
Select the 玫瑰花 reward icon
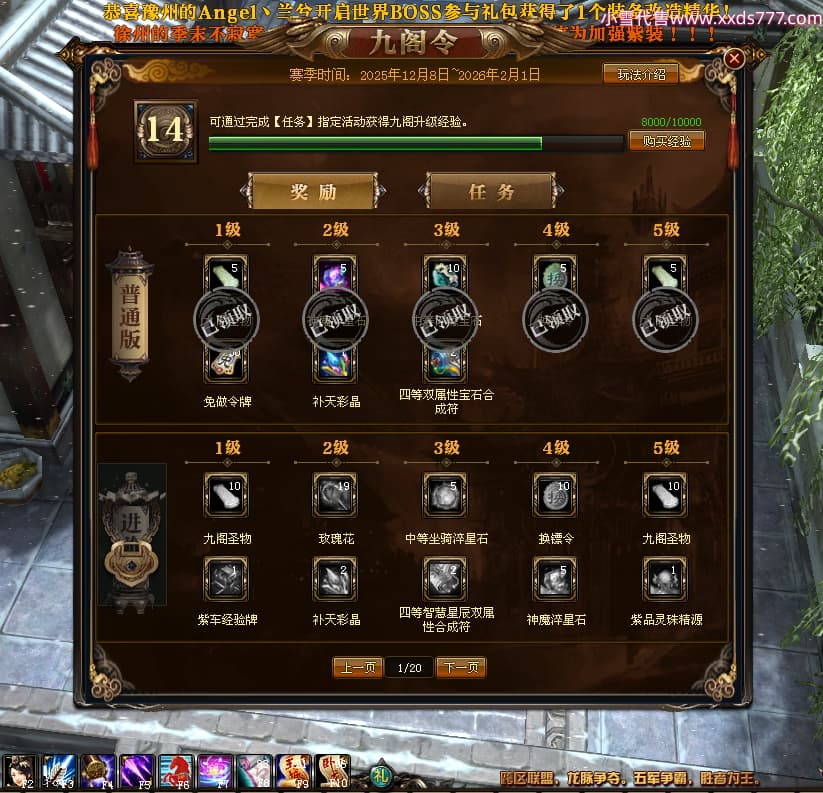(336, 495)
